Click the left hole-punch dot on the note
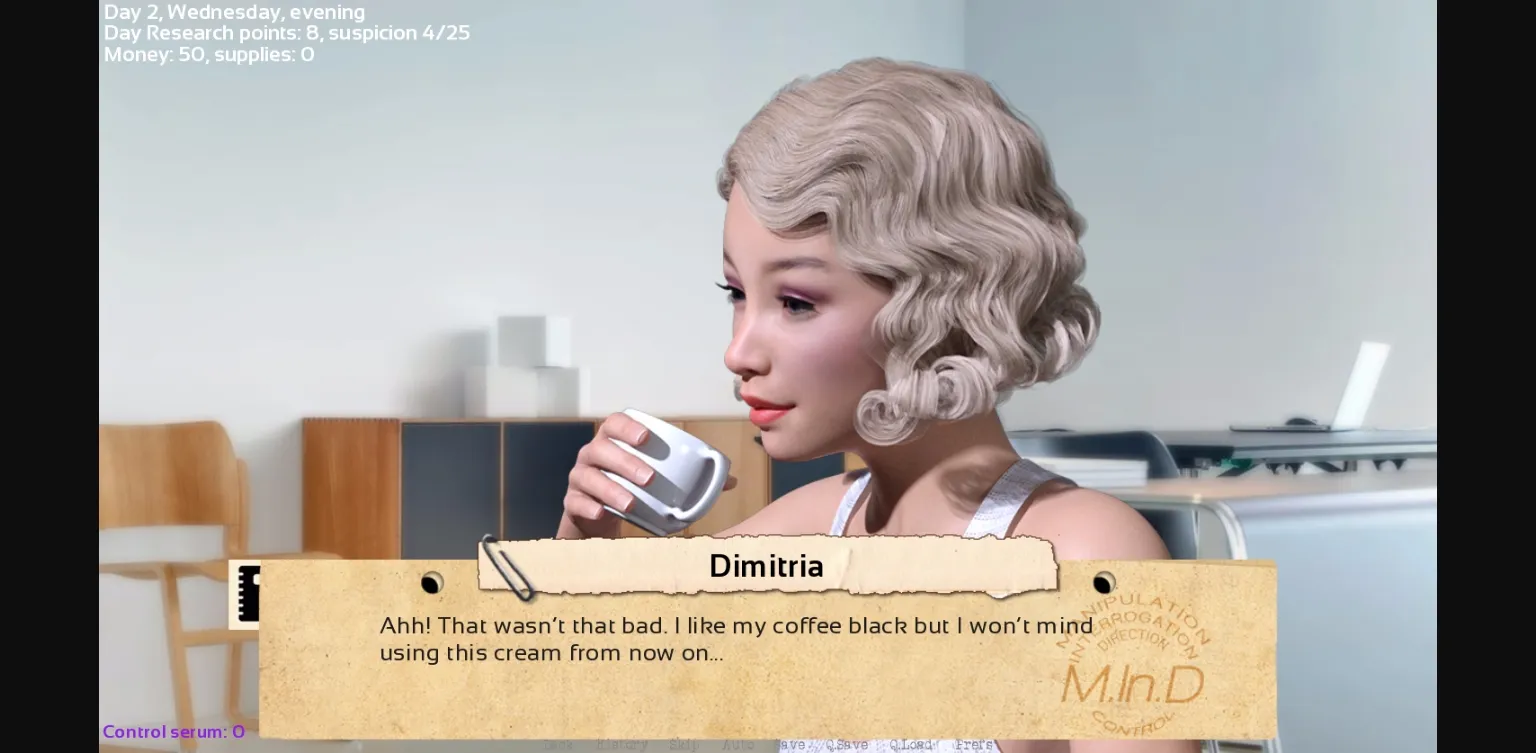Screen dimensions: 1536x753 (x=431, y=583)
